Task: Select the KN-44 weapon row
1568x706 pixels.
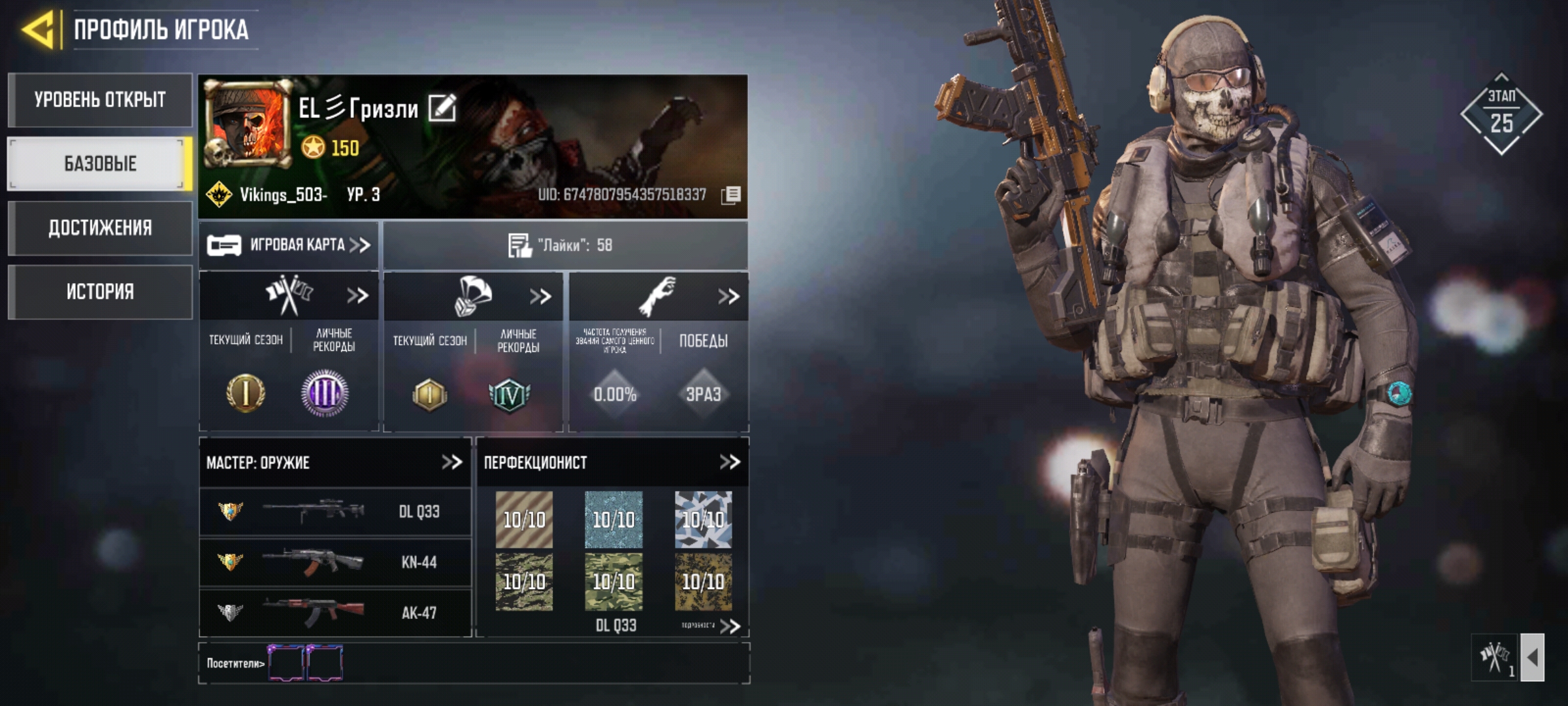Action: [x=335, y=562]
